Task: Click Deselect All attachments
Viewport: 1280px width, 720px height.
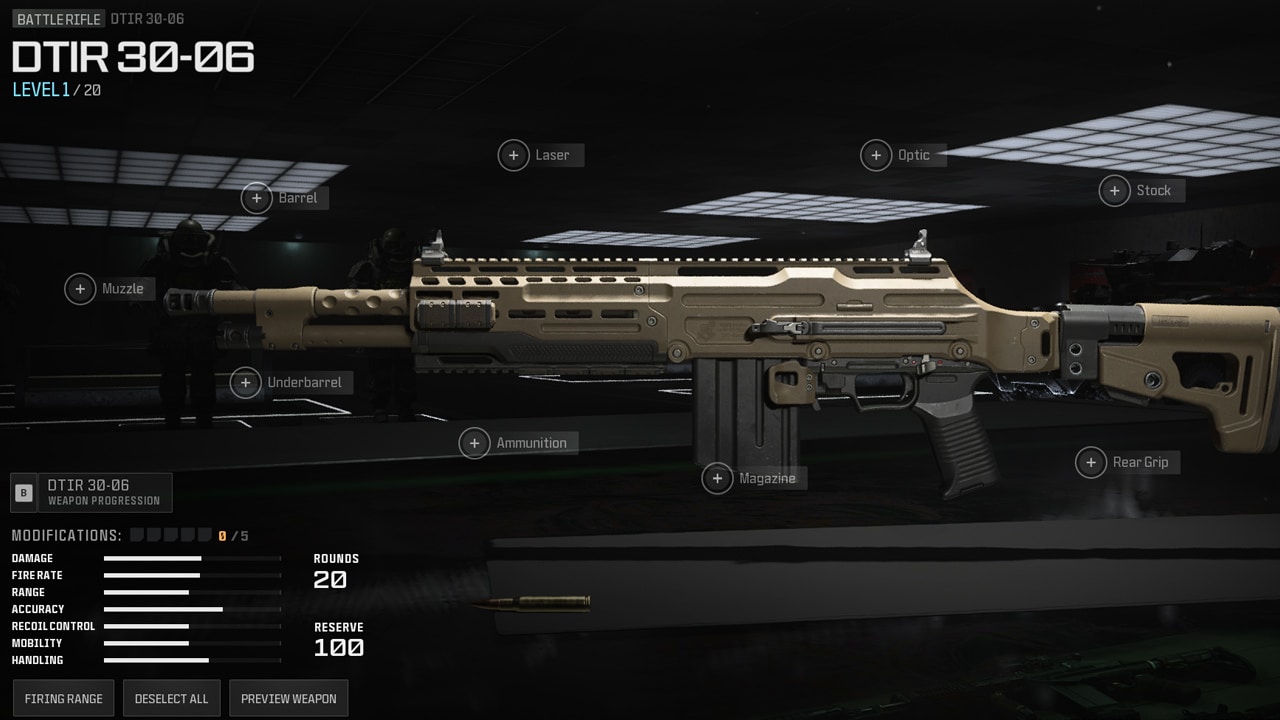Action: (x=171, y=697)
